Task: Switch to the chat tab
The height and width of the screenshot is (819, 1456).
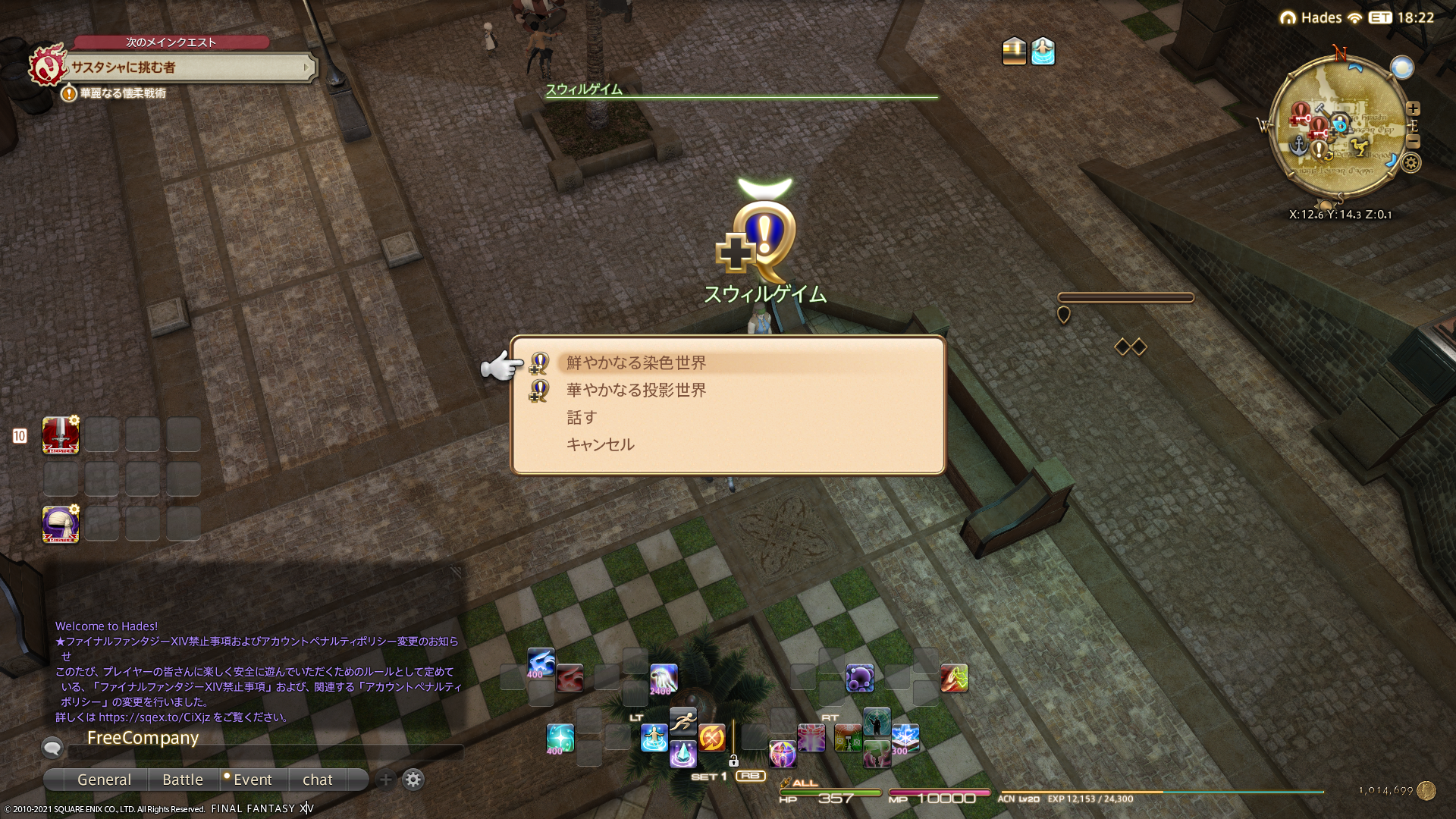Action: tap(317, 780)
